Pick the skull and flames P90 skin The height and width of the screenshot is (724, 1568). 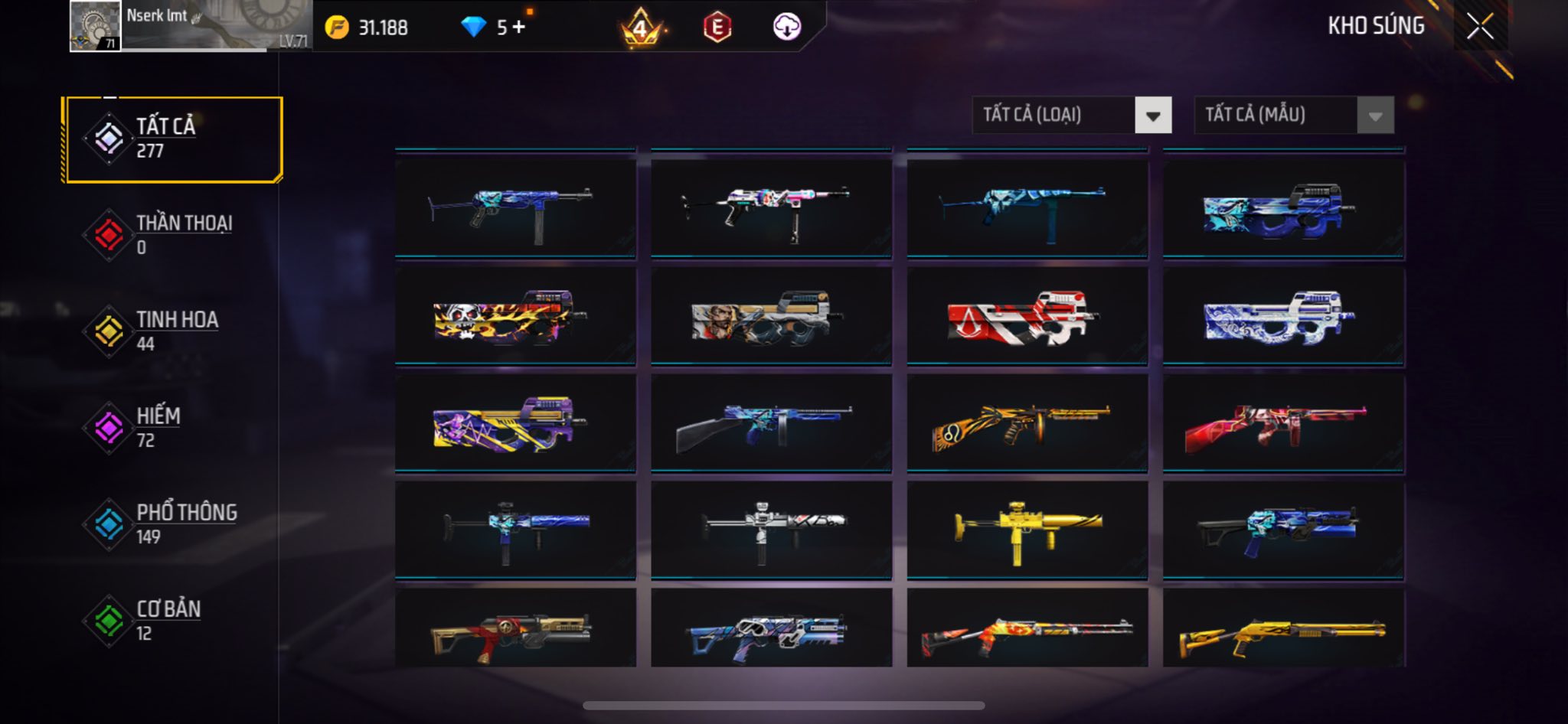click(515, 316)
